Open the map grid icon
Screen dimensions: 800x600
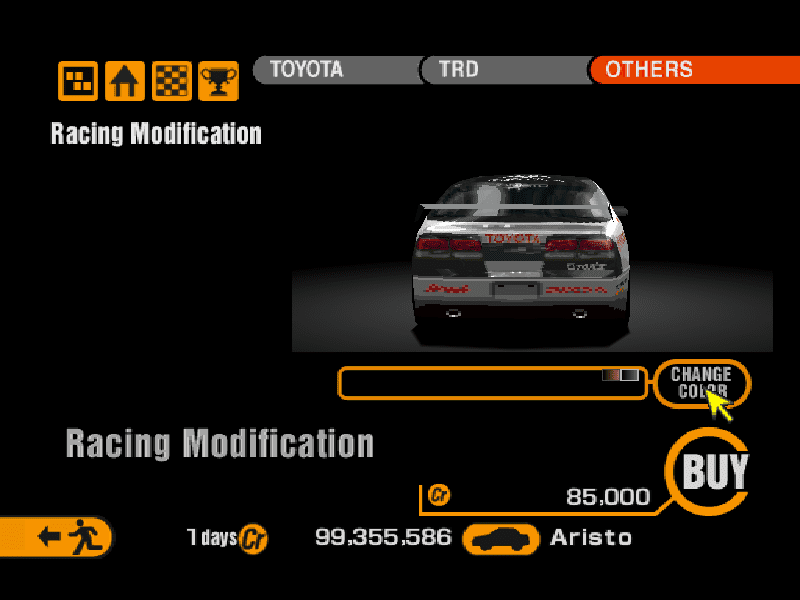click(x=78, y=81)
